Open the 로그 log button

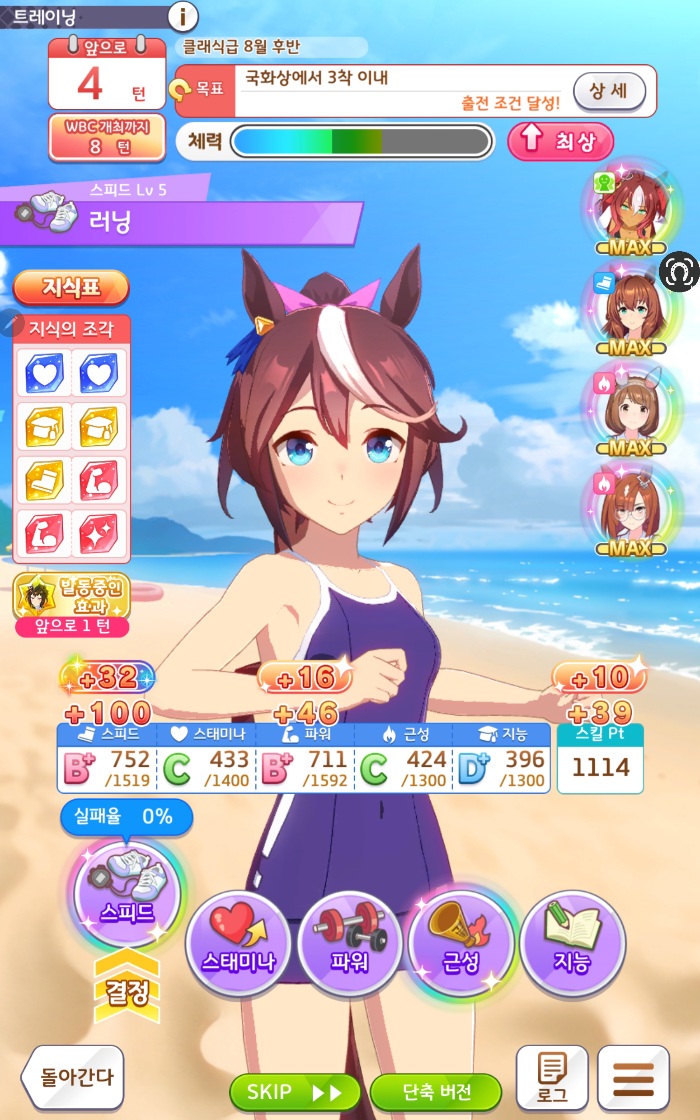coord(552,1078)
